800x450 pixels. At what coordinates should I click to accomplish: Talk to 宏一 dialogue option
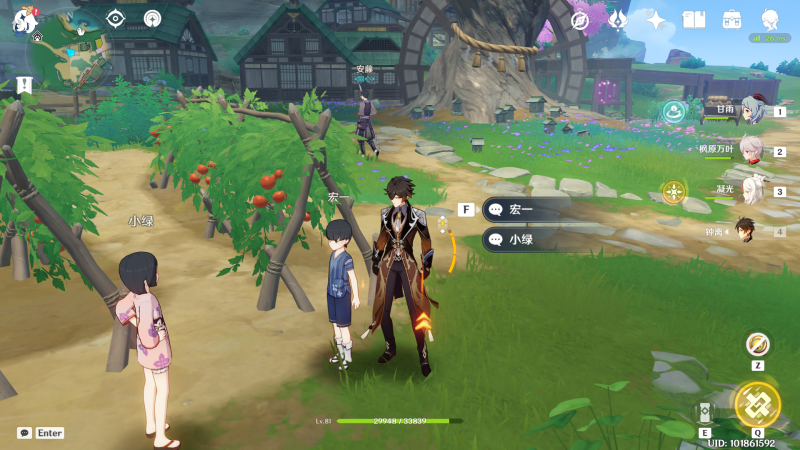coord(526,210)
